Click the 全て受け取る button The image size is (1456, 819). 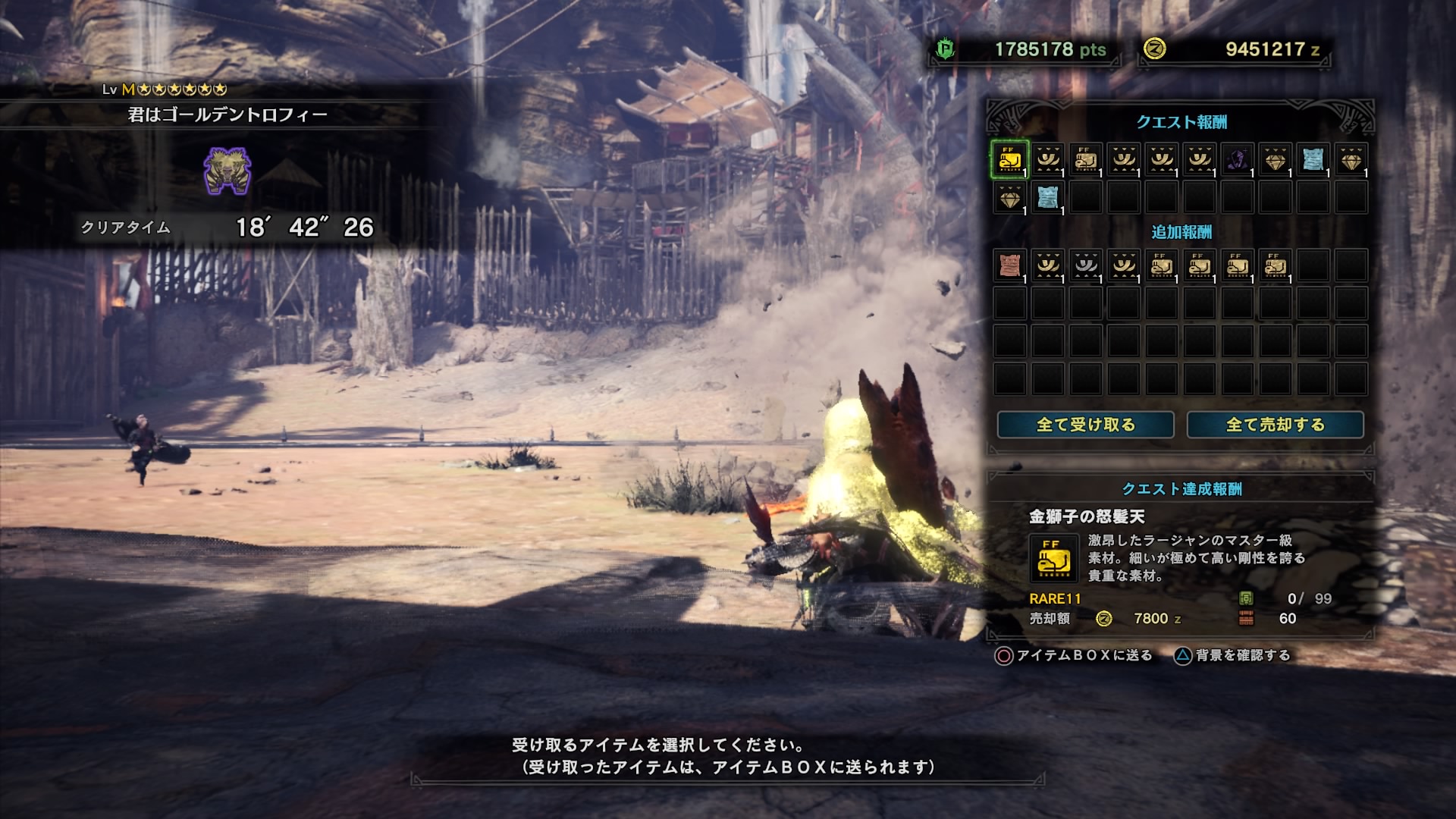click(x=1084, y=426)
